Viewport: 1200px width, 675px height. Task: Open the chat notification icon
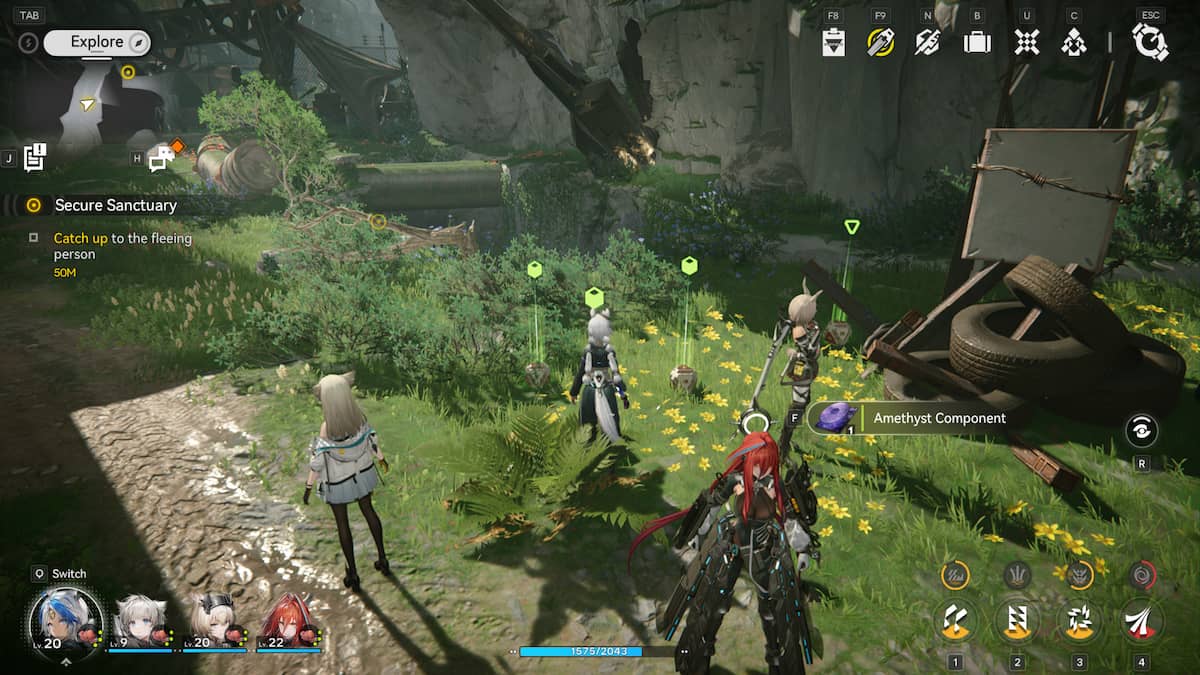tap(161, 157)
